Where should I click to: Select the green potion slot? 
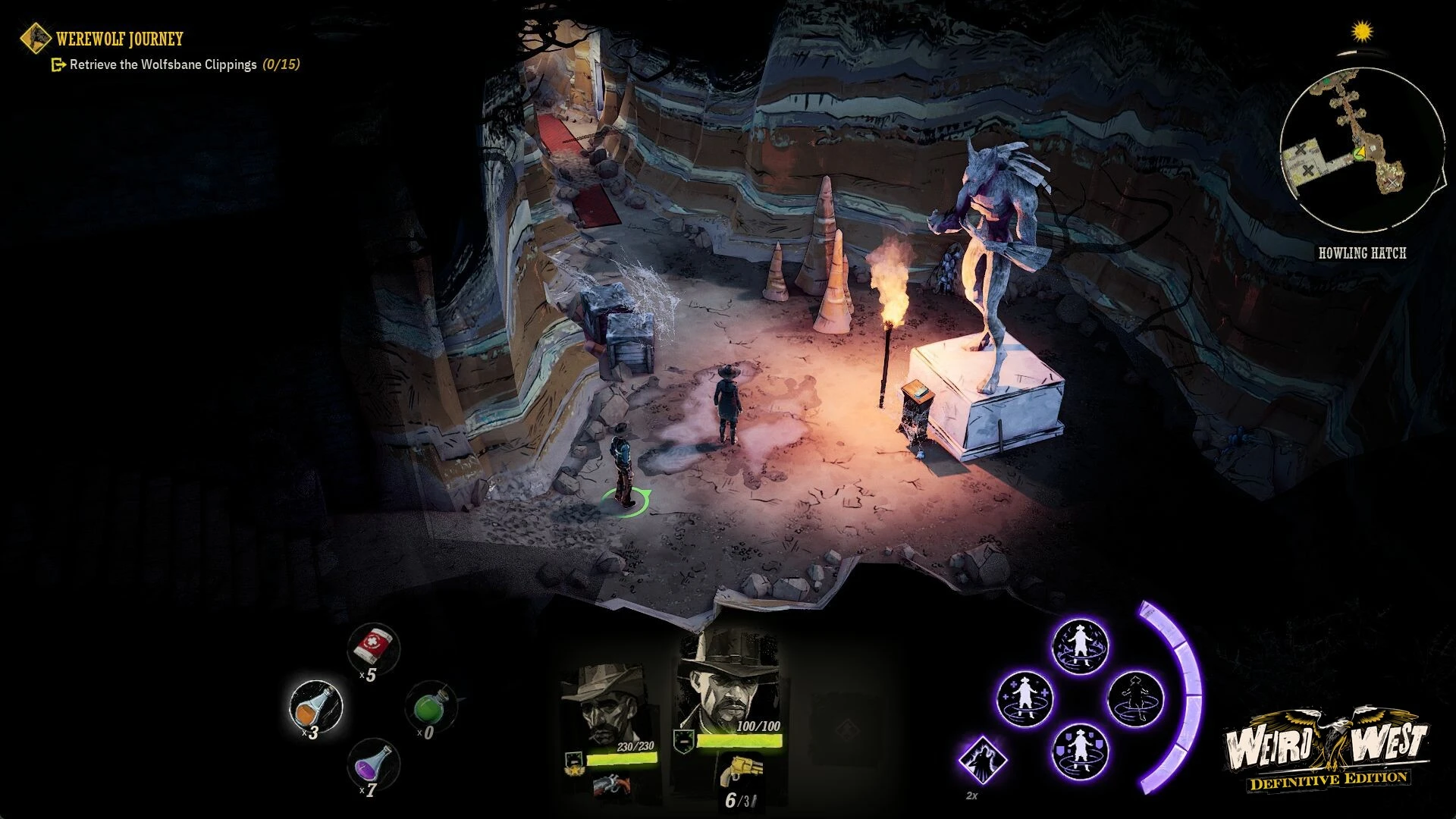[431, 707]
